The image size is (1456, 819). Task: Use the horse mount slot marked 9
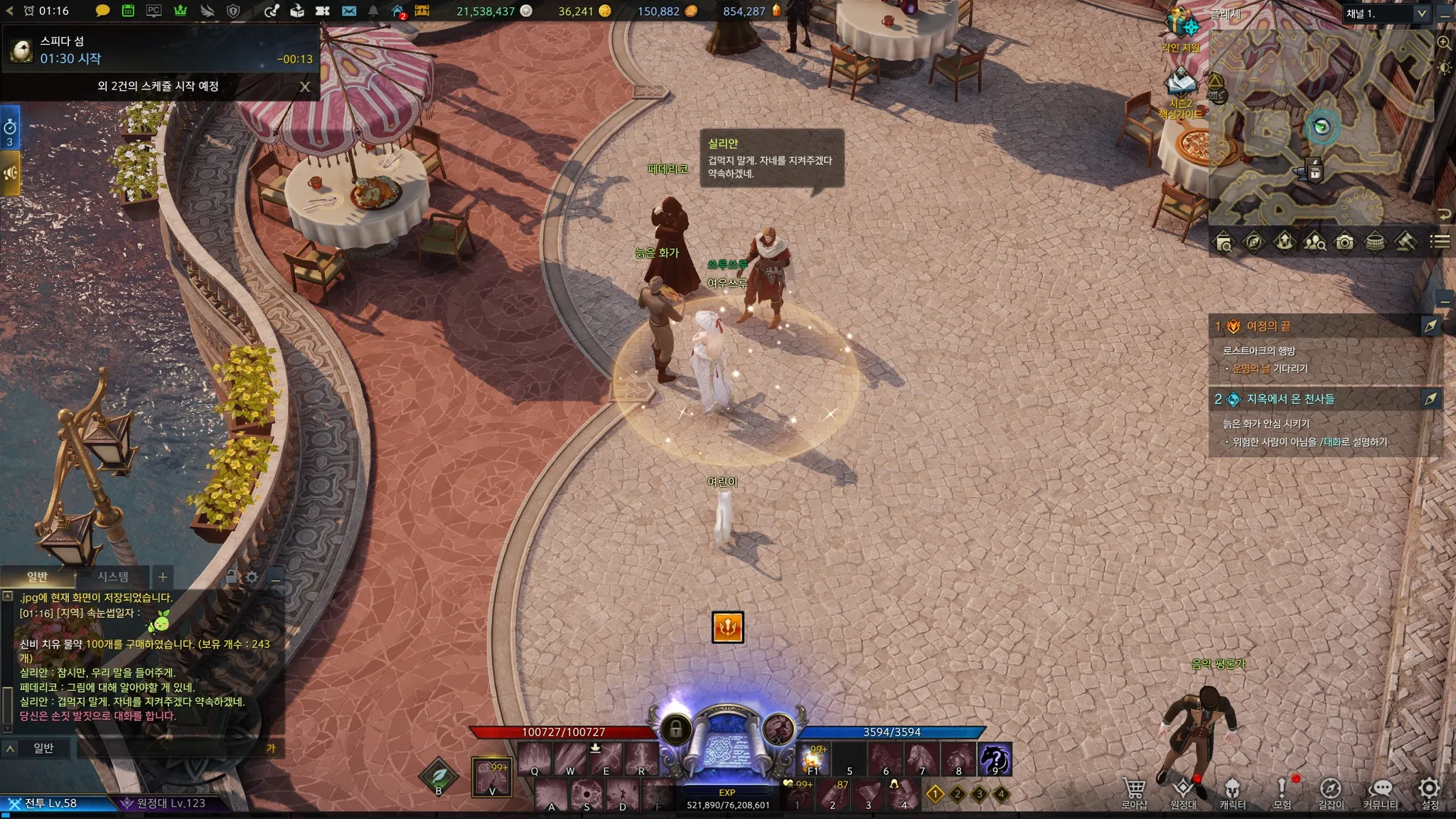(995, 759)
